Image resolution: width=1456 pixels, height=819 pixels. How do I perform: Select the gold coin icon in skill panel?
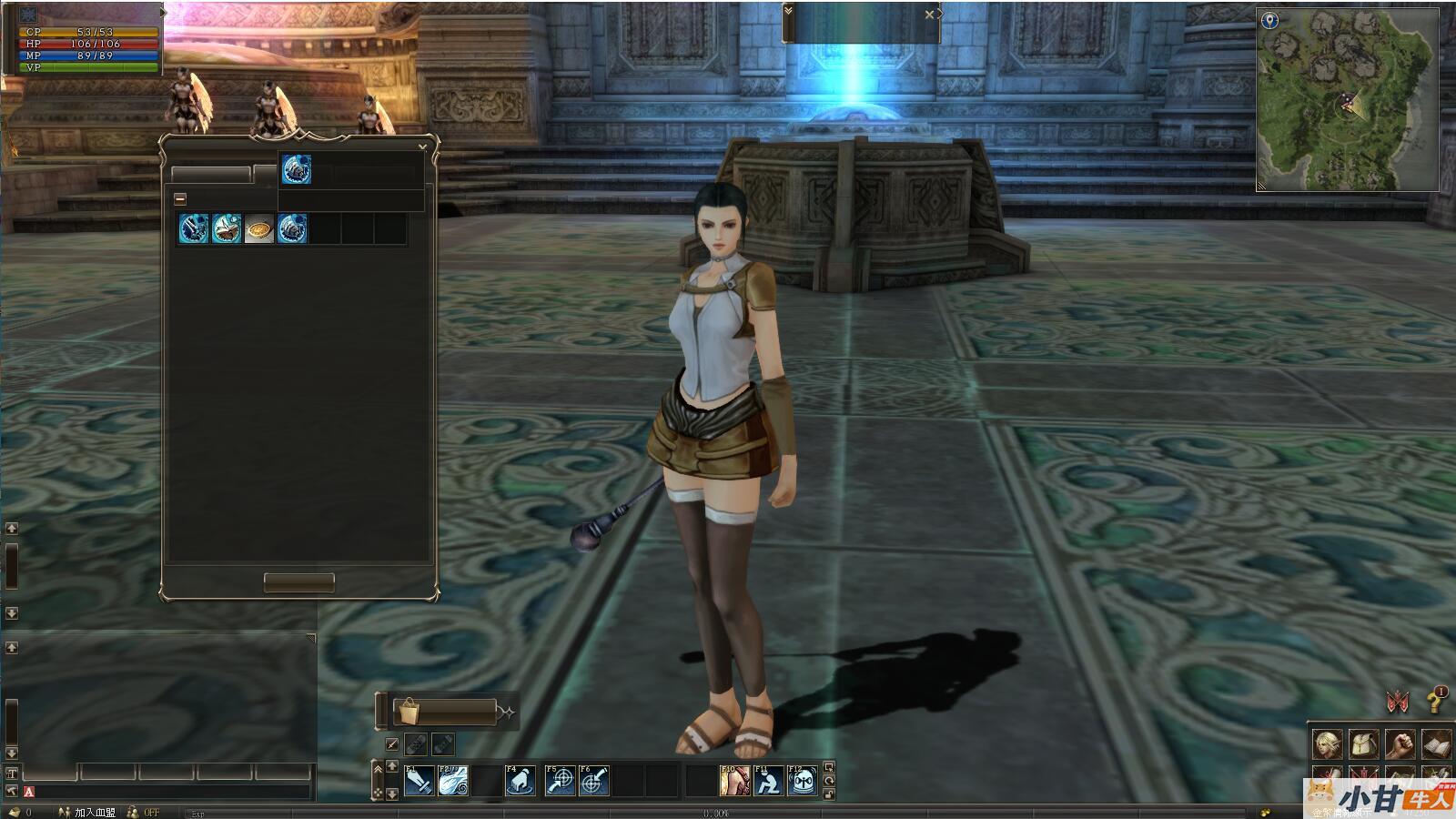[259, 228]
